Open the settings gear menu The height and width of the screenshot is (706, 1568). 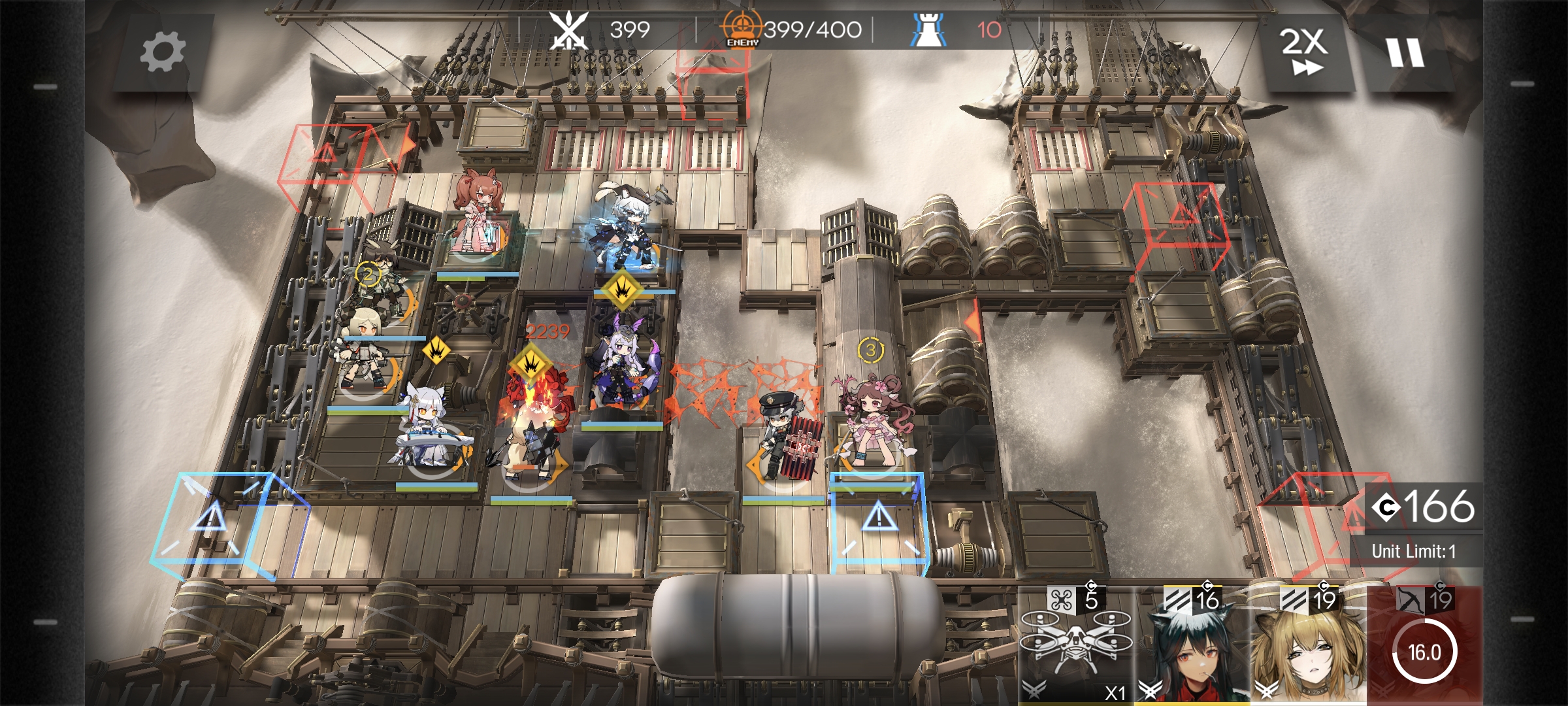pos(163,52)
